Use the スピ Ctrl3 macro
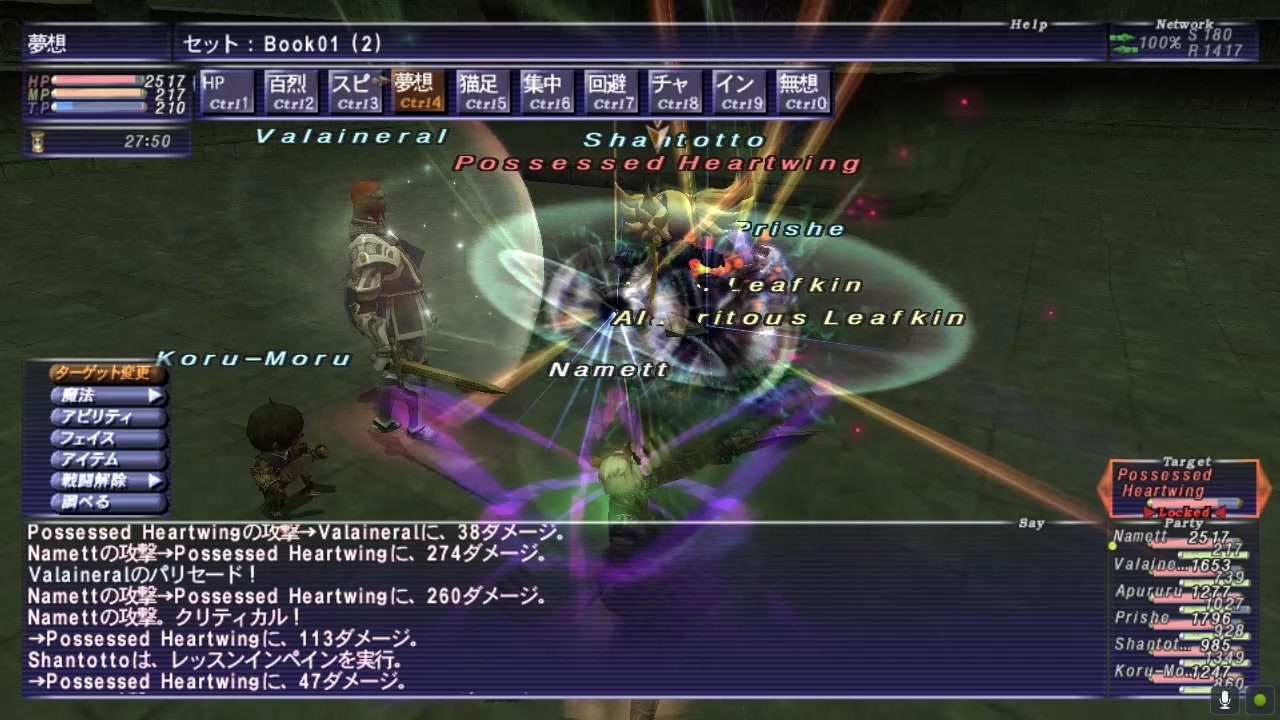The height and width of the screenshot is (720, 1280). point(354,90)
